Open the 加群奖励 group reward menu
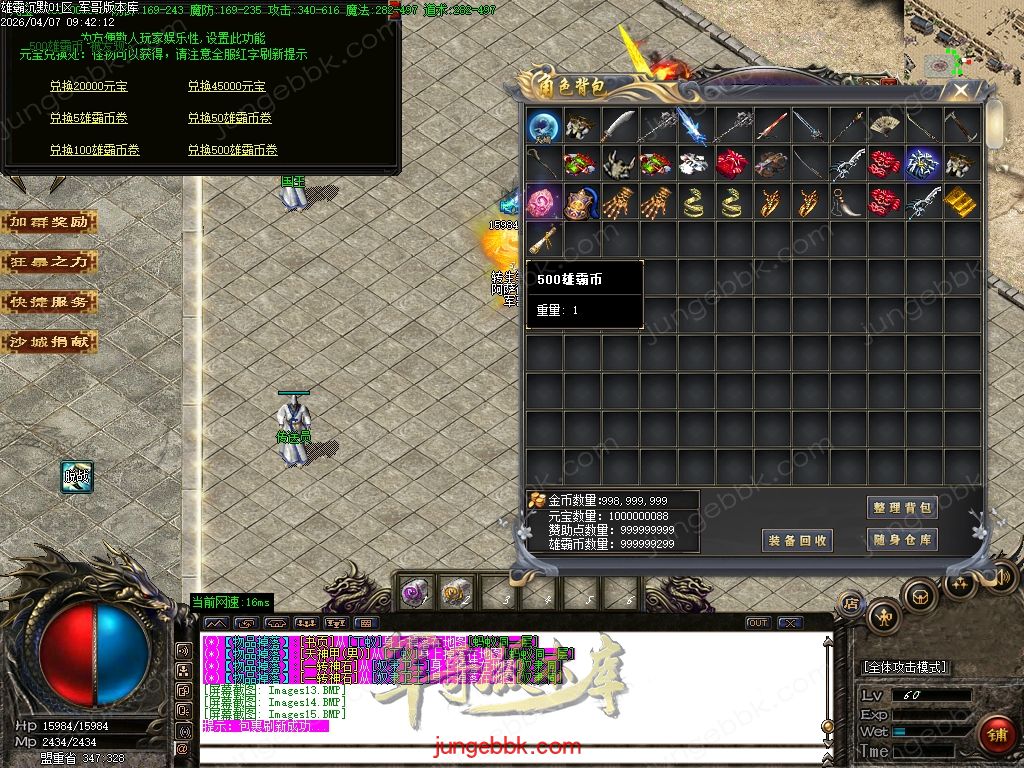This screenshot has width=1024, height=768. pos(49,222)
